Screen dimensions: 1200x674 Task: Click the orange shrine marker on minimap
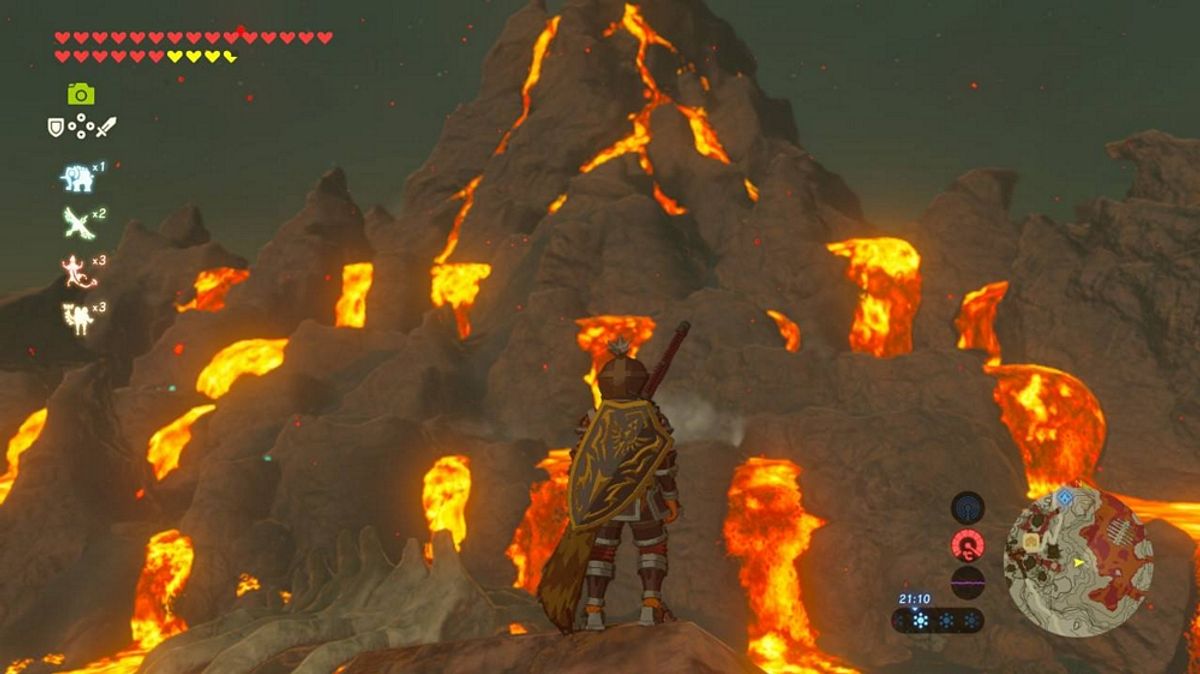coord(1031,542)
